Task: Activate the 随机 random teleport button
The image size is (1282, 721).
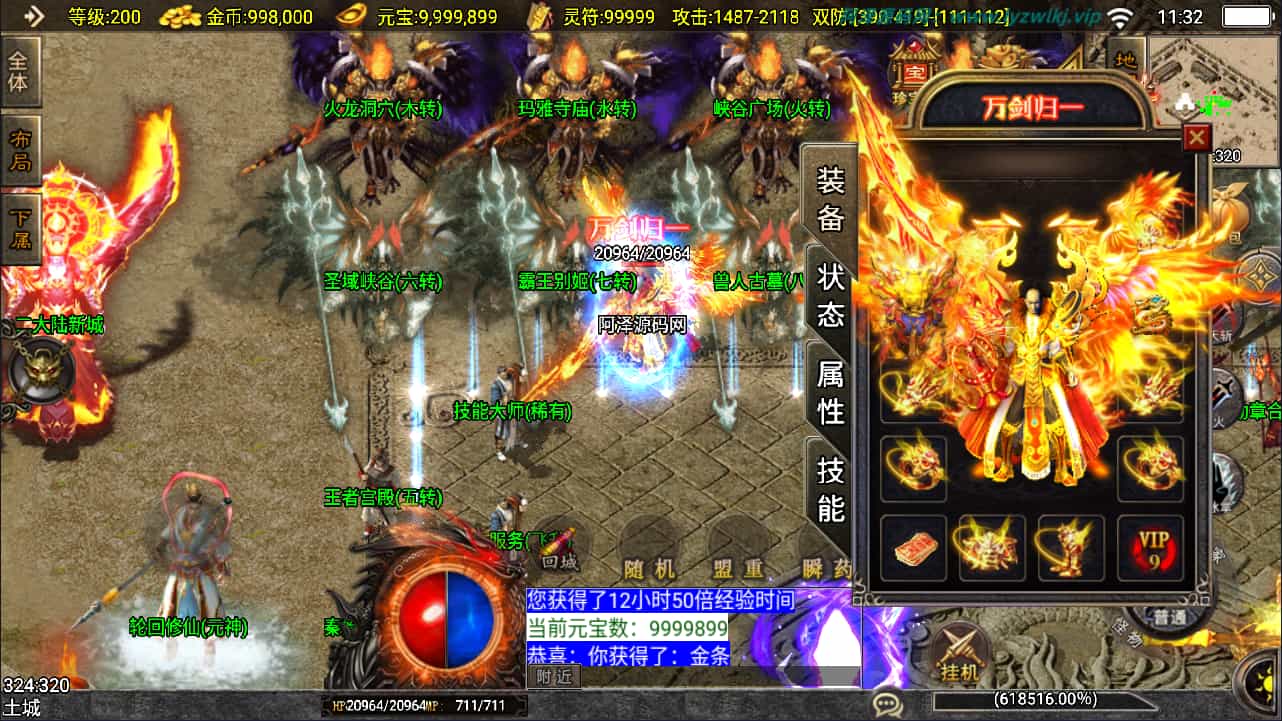Action: (x=649, y=568)
